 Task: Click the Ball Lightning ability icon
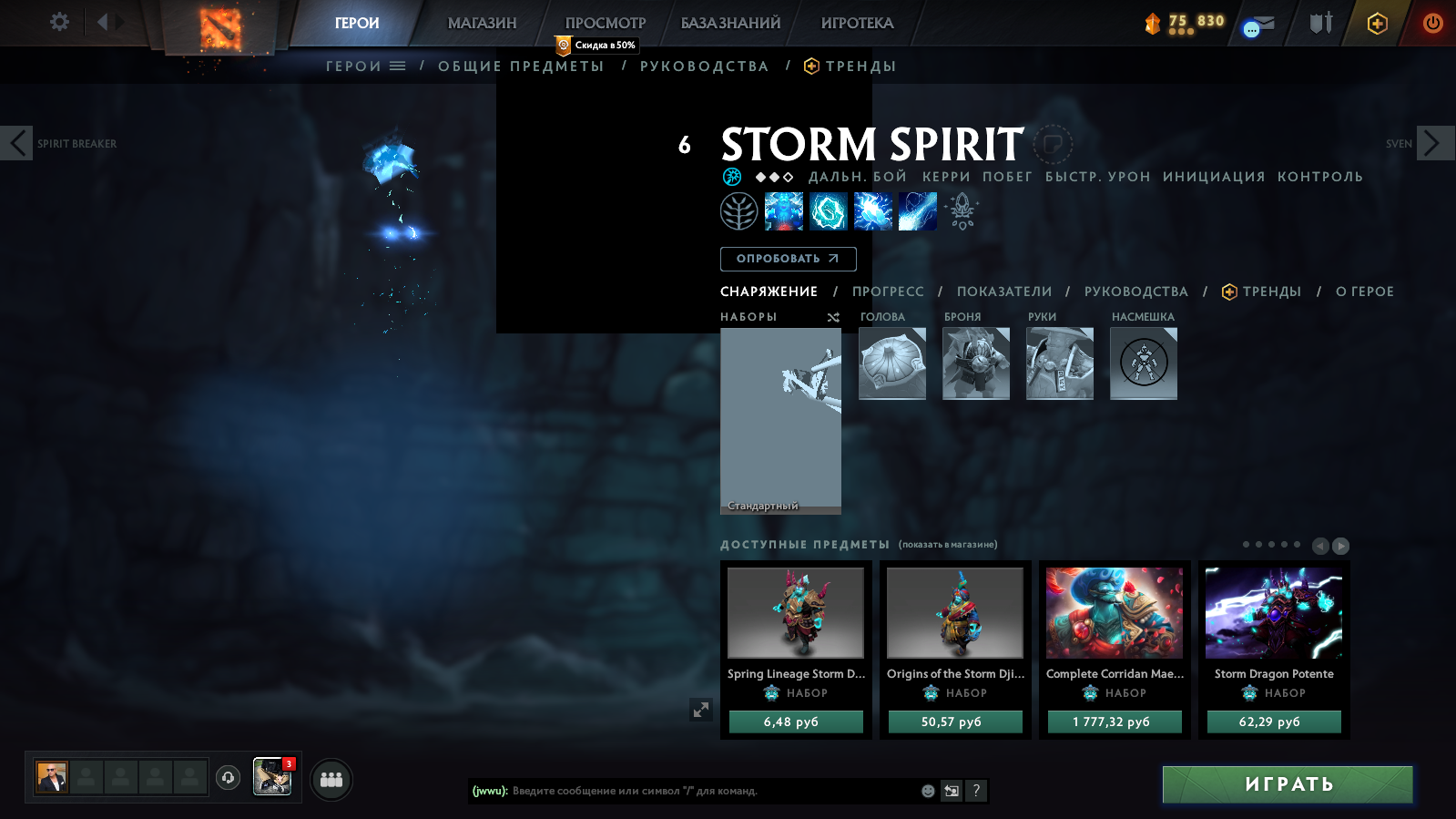pyautogui.click(x=918, y=210)
